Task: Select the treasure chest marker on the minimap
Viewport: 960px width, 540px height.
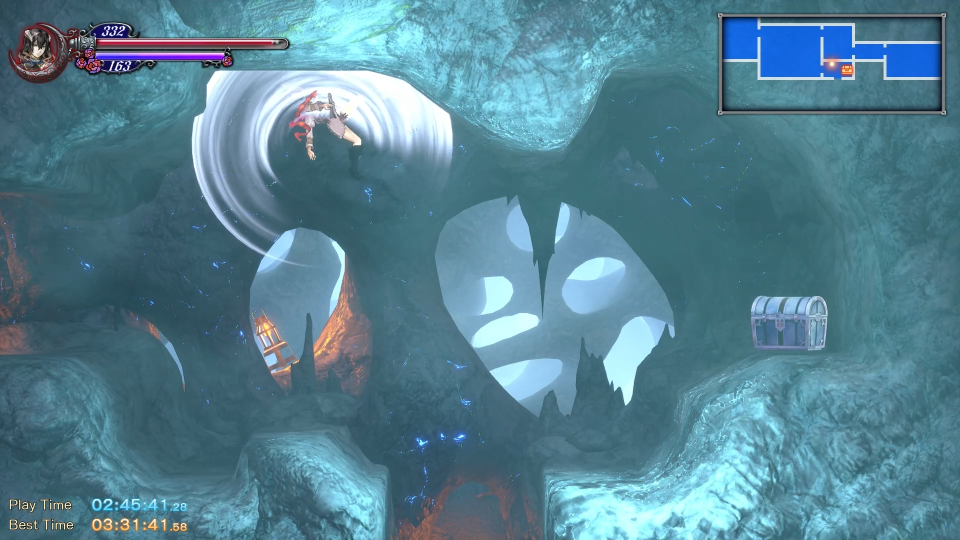Action: (847, 70)
